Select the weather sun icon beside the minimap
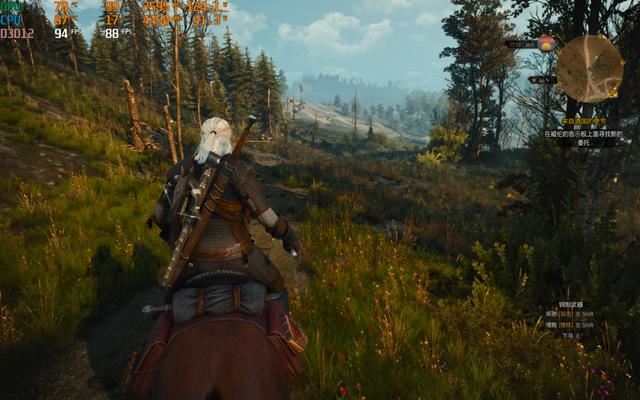This screenshot has width=640, height=400. 546,43
